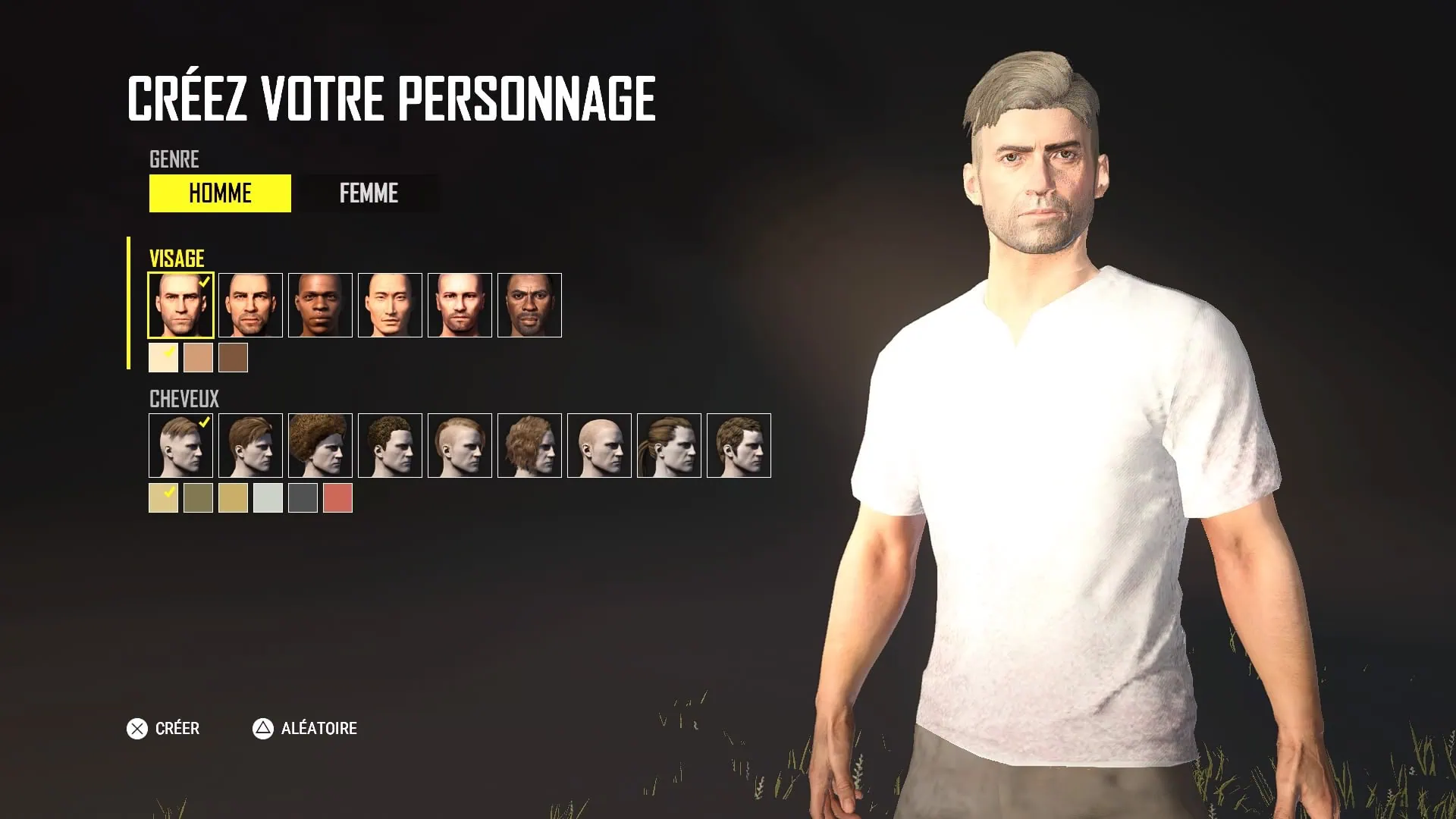Select the olive green hair swatch
The width and height of the screenshot is (1456, 819).
coord(198,498)
